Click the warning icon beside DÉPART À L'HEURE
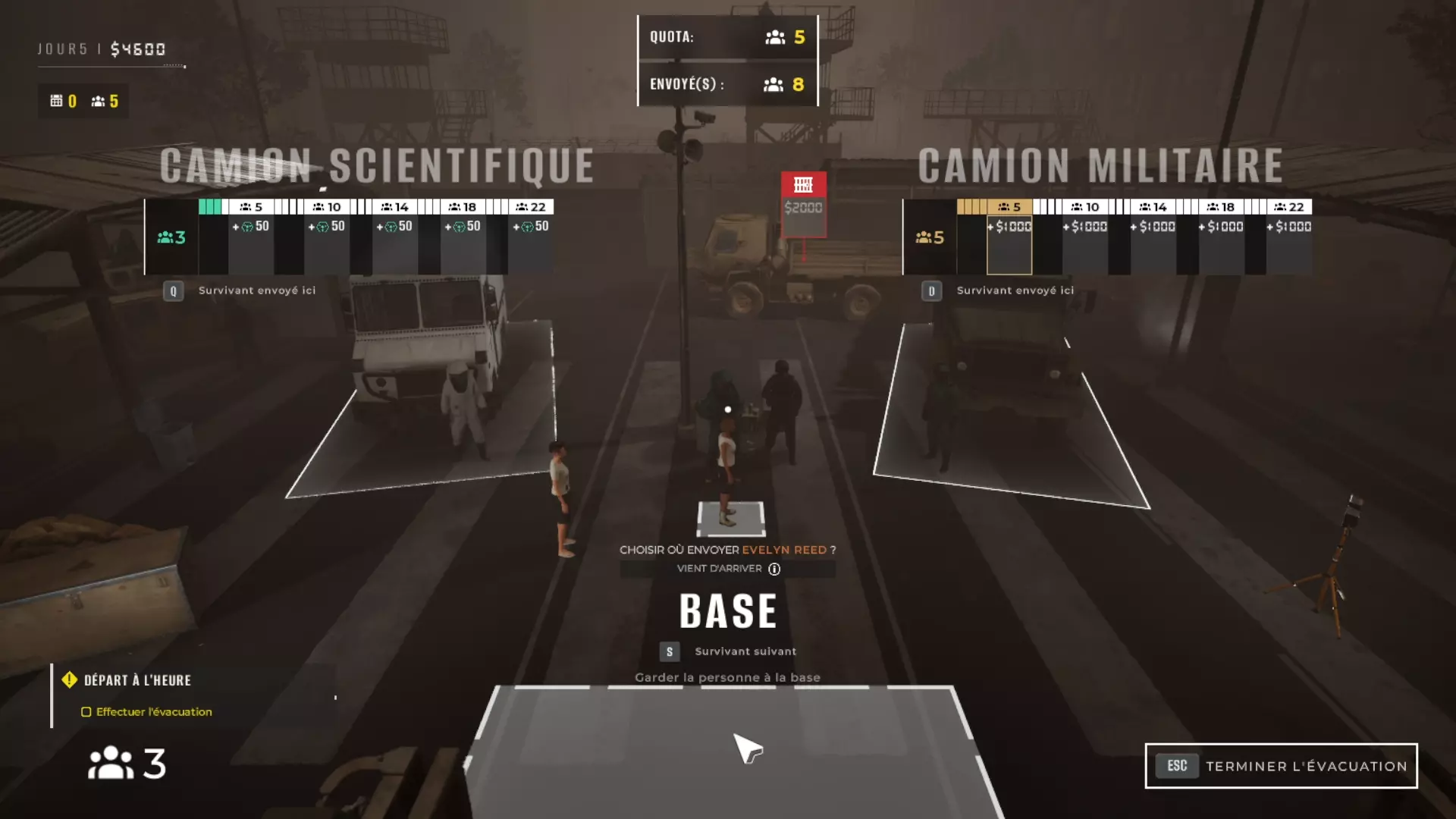This screenshot has width=1456, height=819. [70, 680]
